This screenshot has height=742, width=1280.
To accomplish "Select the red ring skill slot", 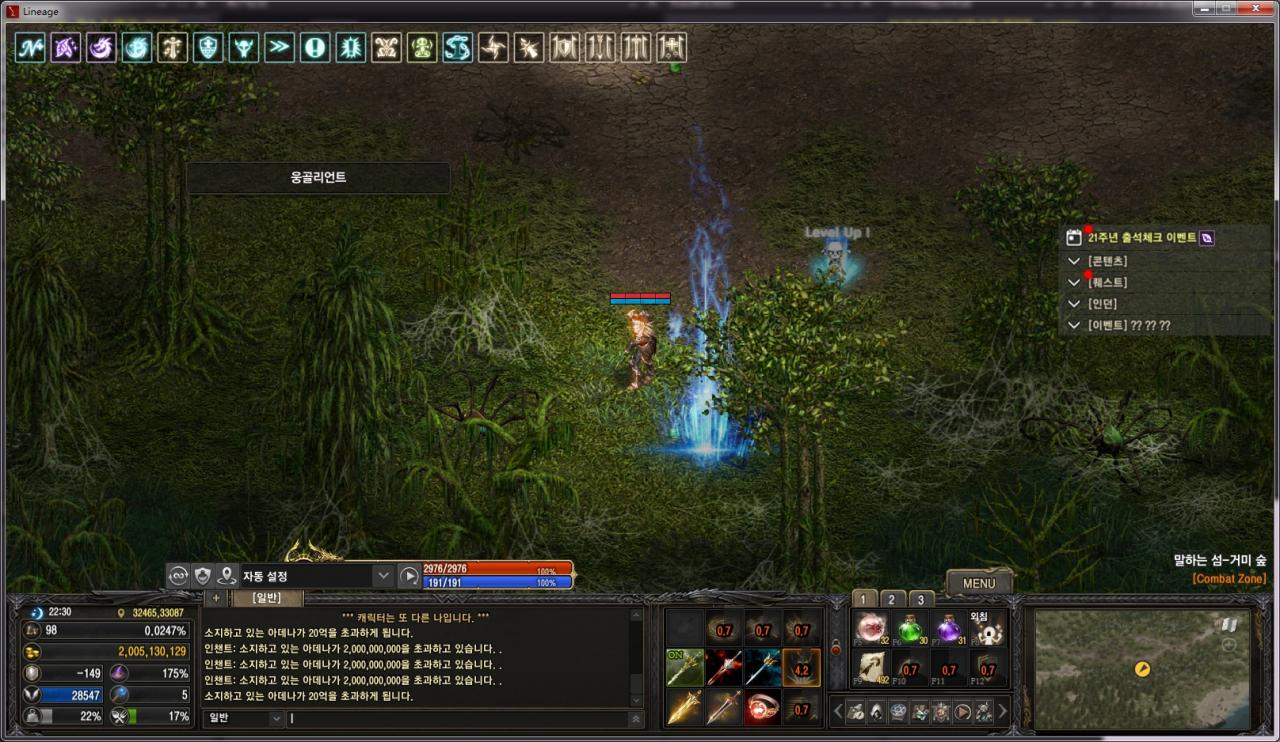I will tap(763, 707).
